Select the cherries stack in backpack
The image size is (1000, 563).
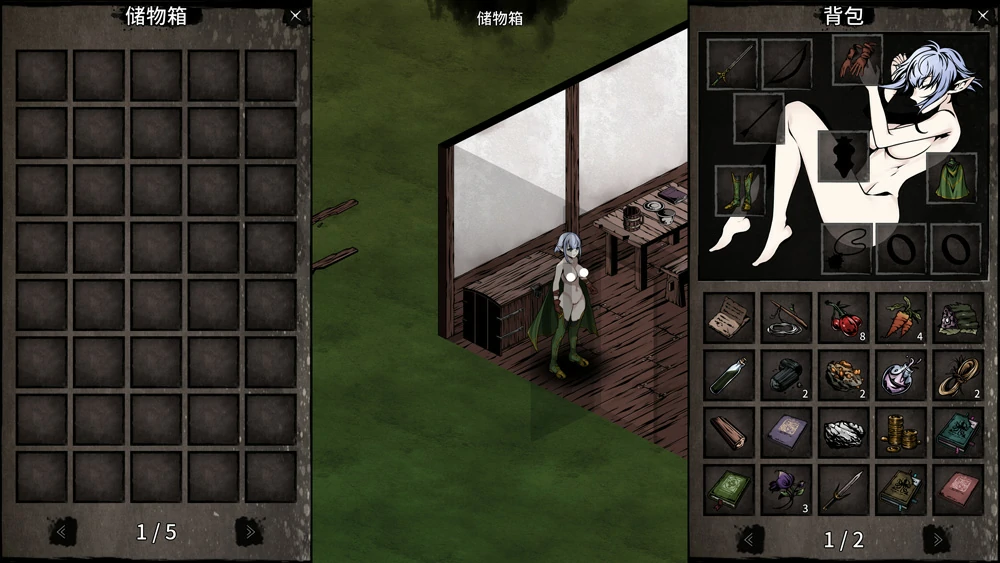click(843, 318)
